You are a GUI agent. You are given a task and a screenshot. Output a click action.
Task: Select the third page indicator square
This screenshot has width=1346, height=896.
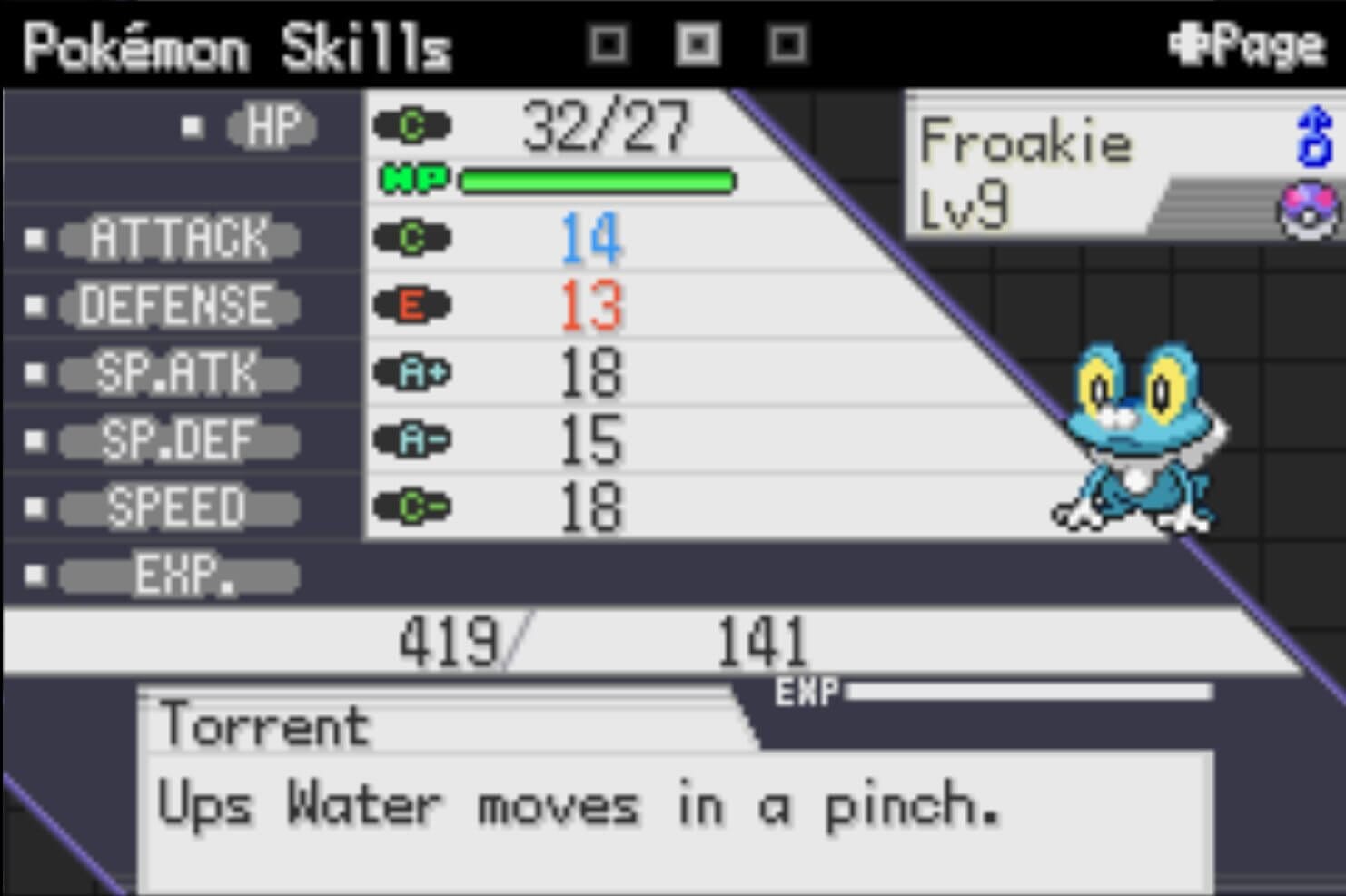point(785,44)
